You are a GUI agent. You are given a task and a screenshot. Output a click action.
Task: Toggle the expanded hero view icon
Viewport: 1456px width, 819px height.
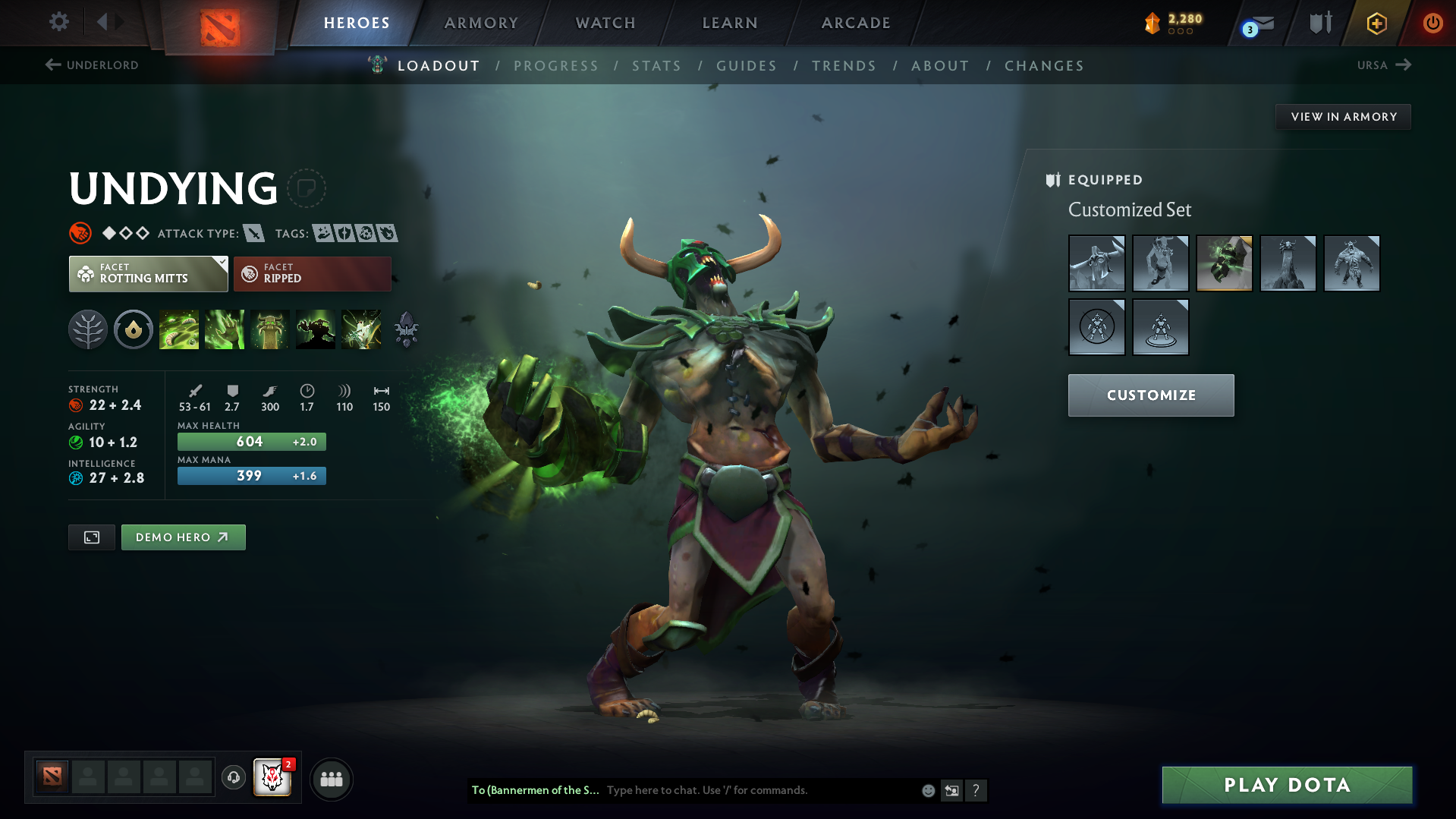(x=91, y=537)
